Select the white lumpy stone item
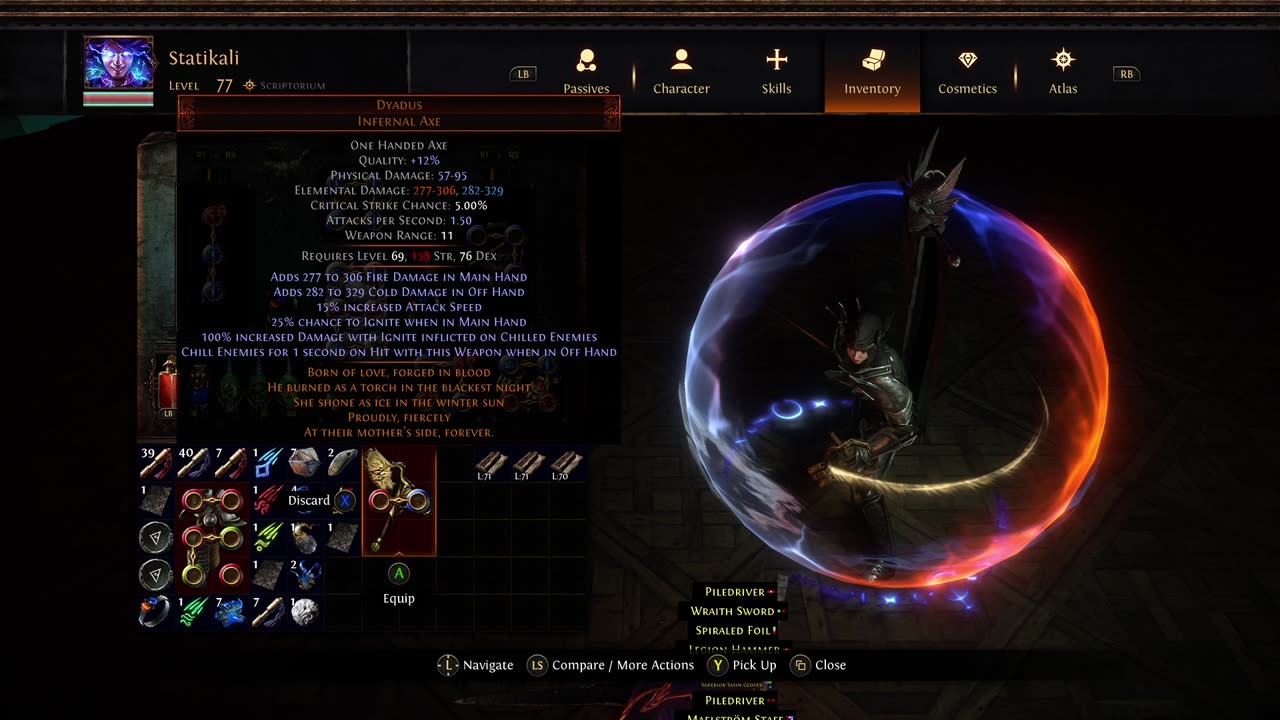Image resolution: width=1280 pixels, height=720 pixels. coord(304,611)
